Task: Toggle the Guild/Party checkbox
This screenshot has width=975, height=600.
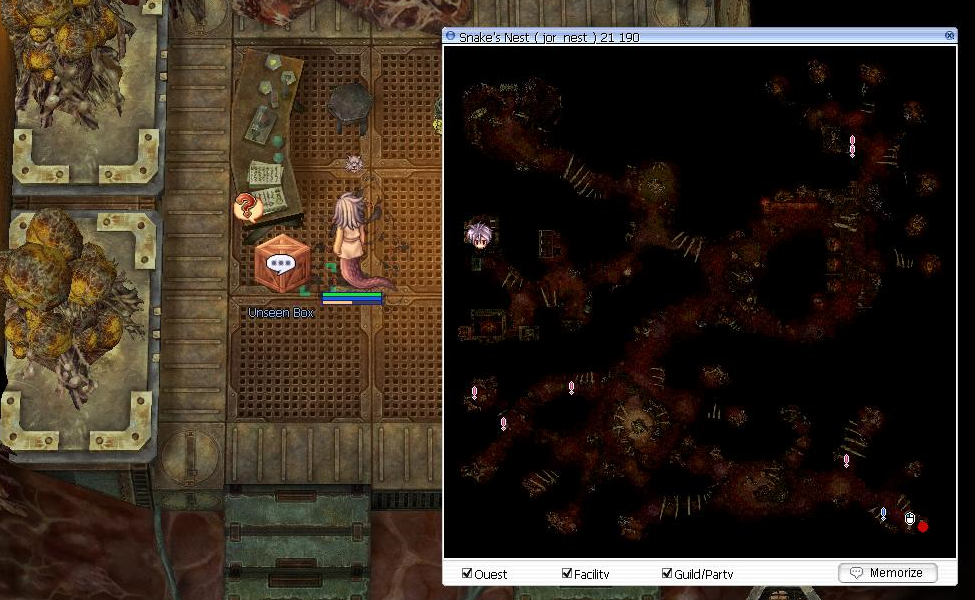Action: click(x=667, y=574)
